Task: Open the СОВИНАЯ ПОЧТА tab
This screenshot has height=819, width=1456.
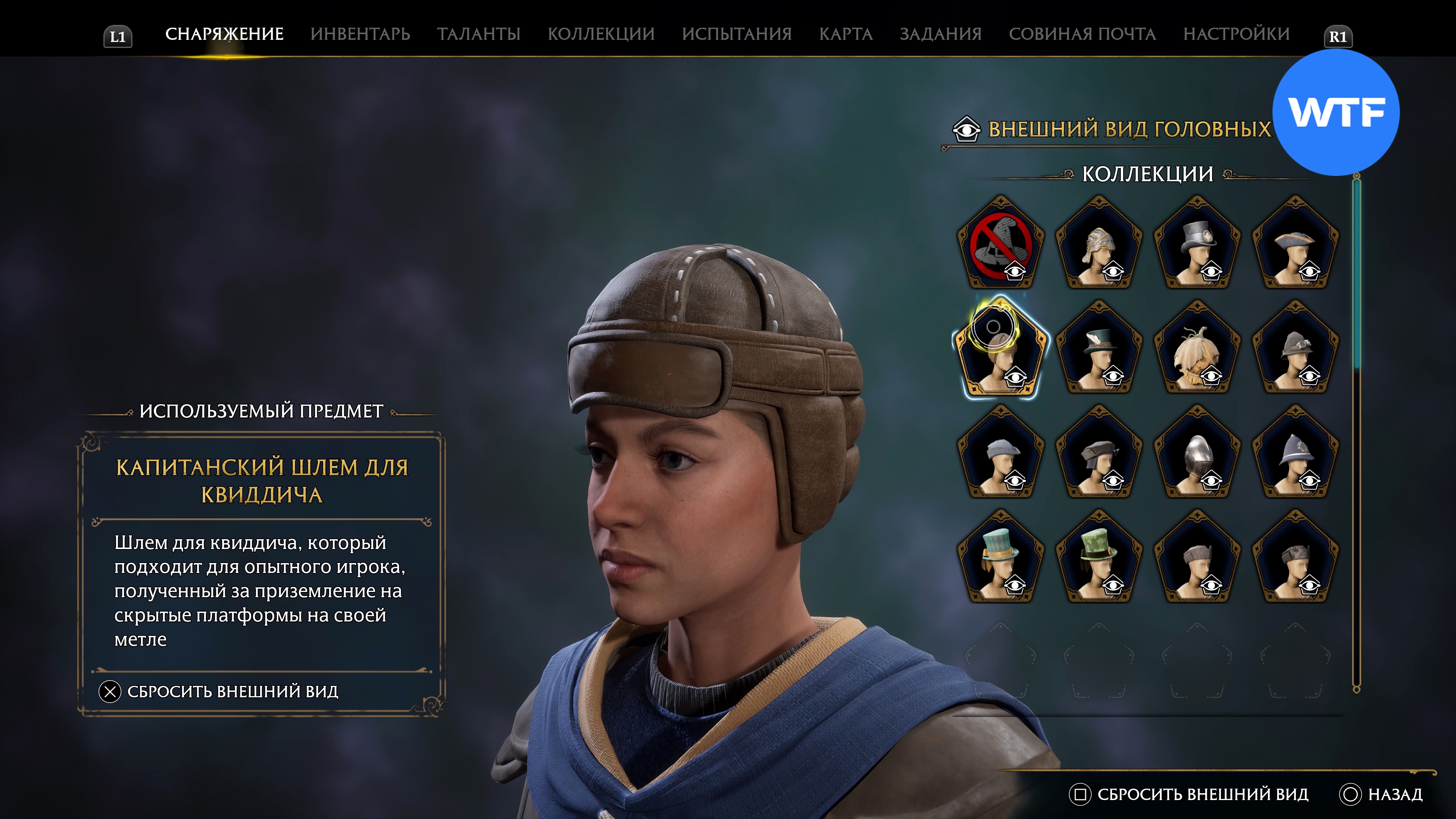Action: point(1082,34)
